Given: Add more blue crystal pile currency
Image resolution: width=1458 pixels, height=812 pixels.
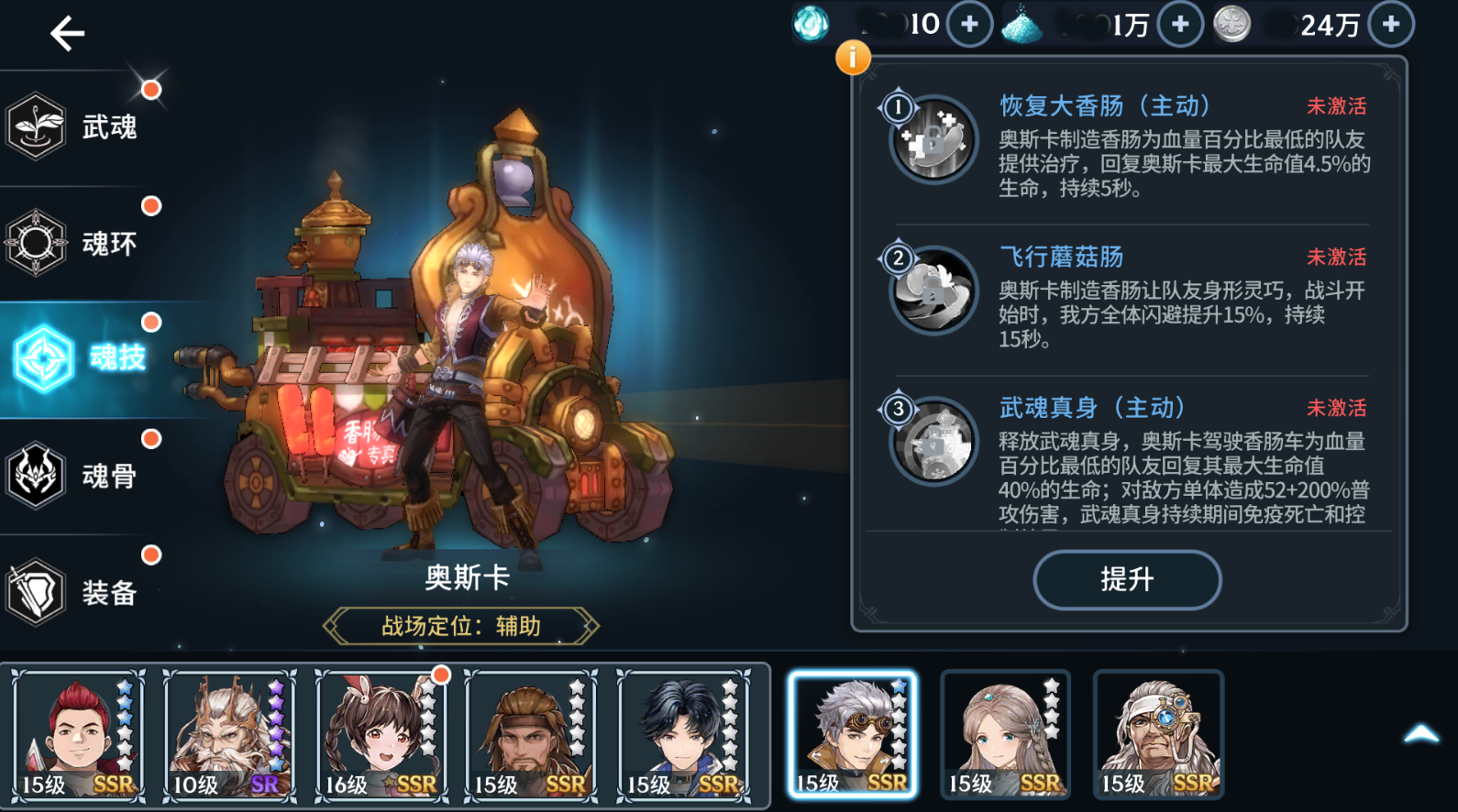Looking at the screenshot, I should (1180, 25).
